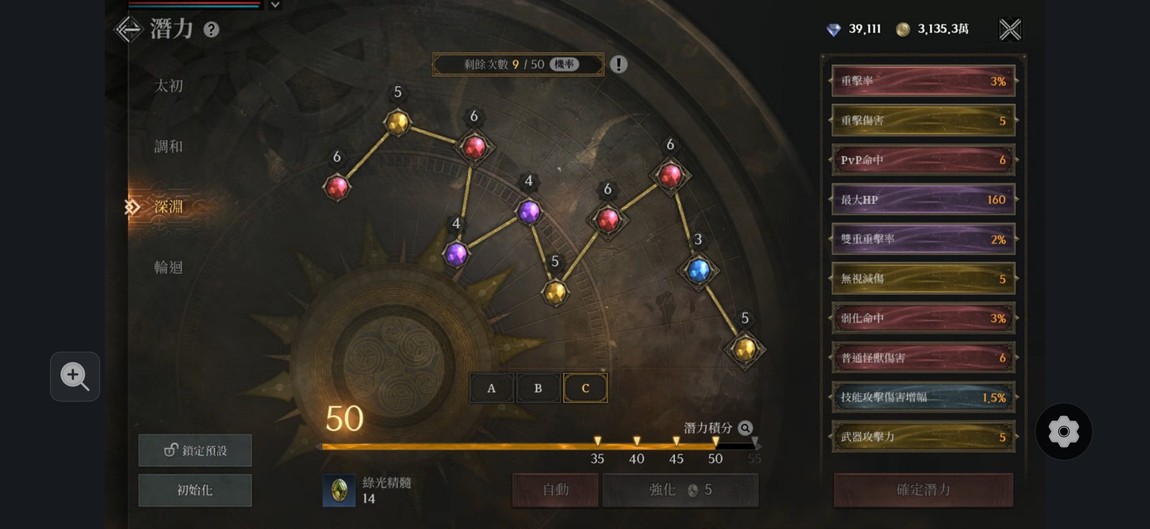Confirm with the 確定潛力 button
Viewport: 1150px width, 529px height.
pos(923,490)
